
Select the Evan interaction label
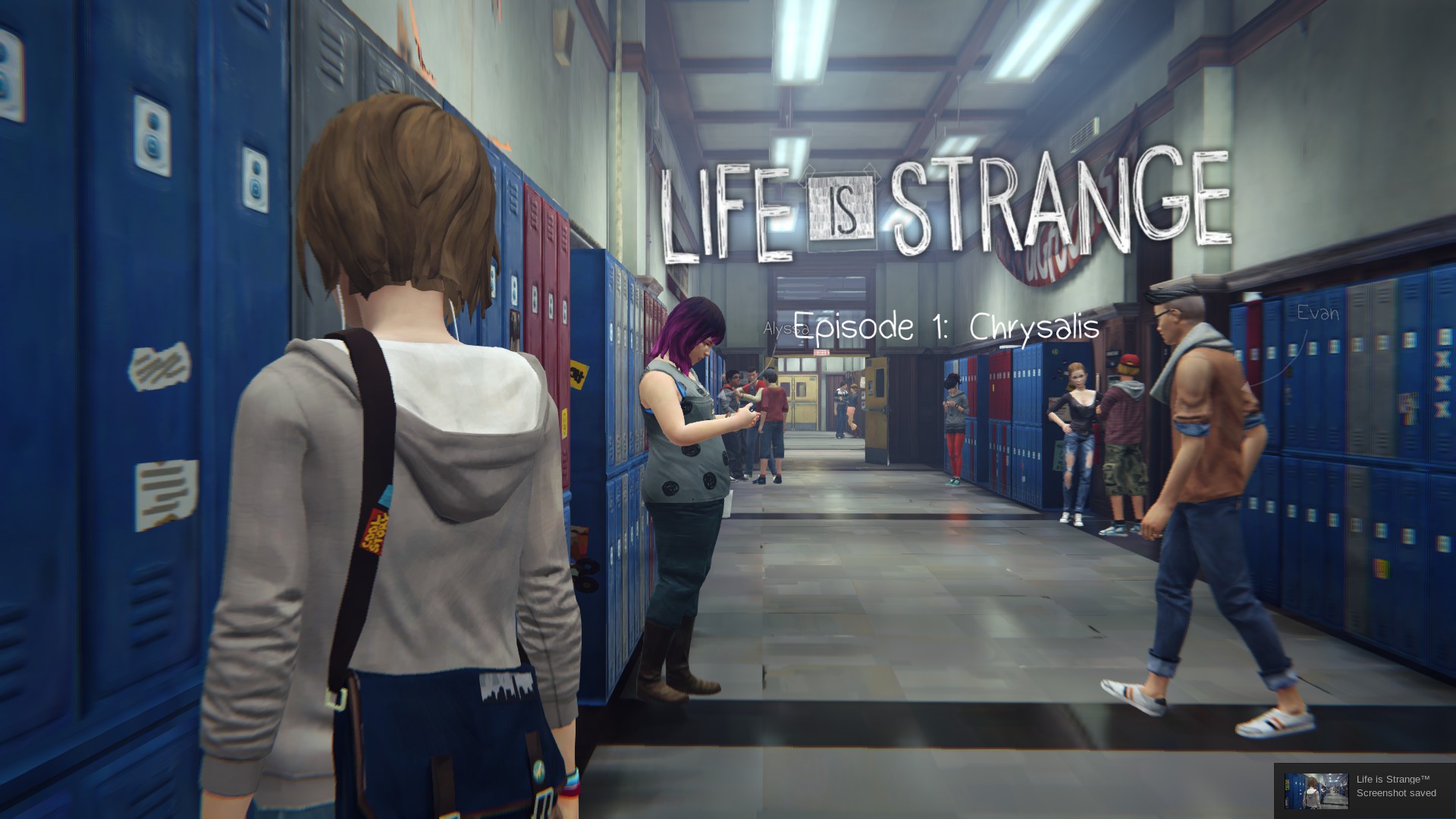(1317, 313)
